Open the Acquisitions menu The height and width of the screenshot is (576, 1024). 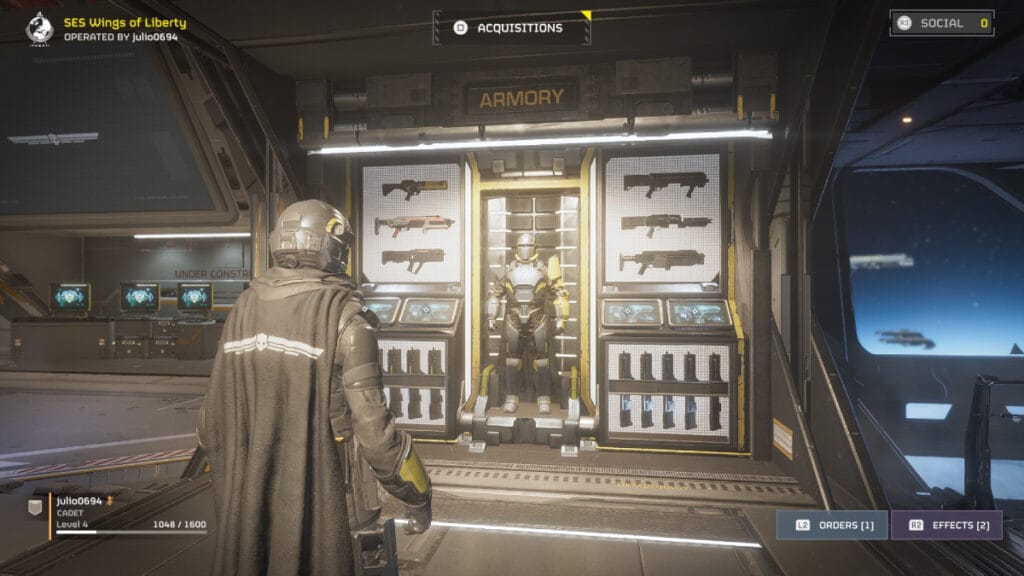(511, 28)
